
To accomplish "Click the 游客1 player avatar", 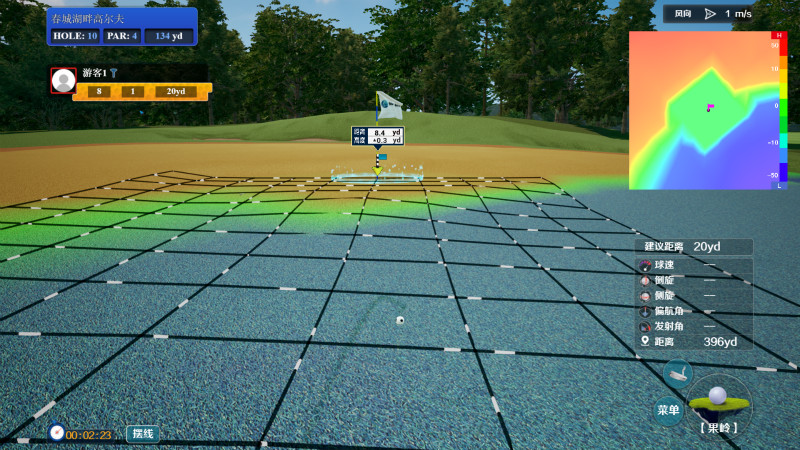I will pos(64,81).
